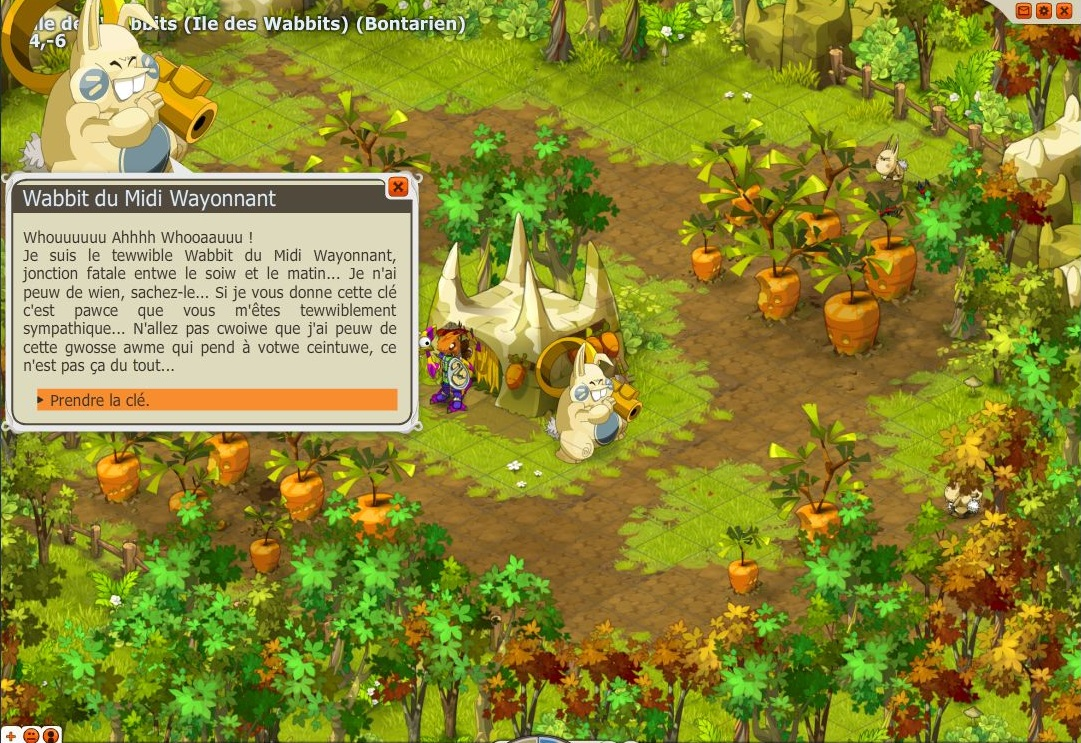Click the X button in the top-right corner
1081x743 pixels.
pyautogui.click(x=1063, y=10)
